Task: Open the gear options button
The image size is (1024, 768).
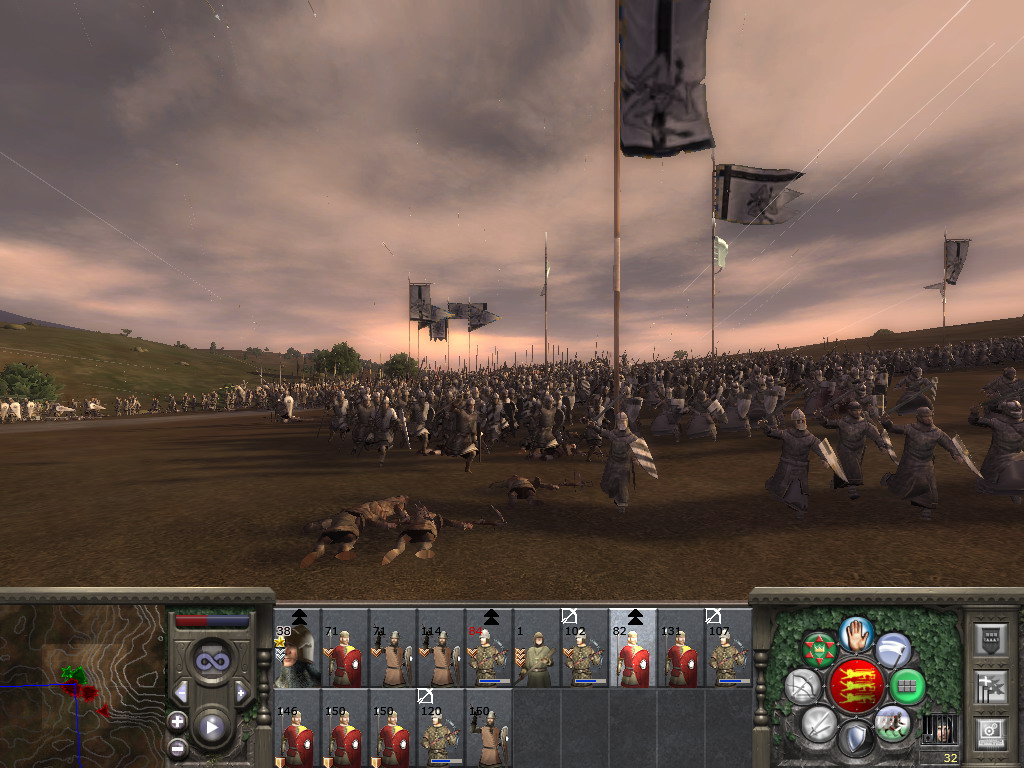Action: [x=990, y=734]
